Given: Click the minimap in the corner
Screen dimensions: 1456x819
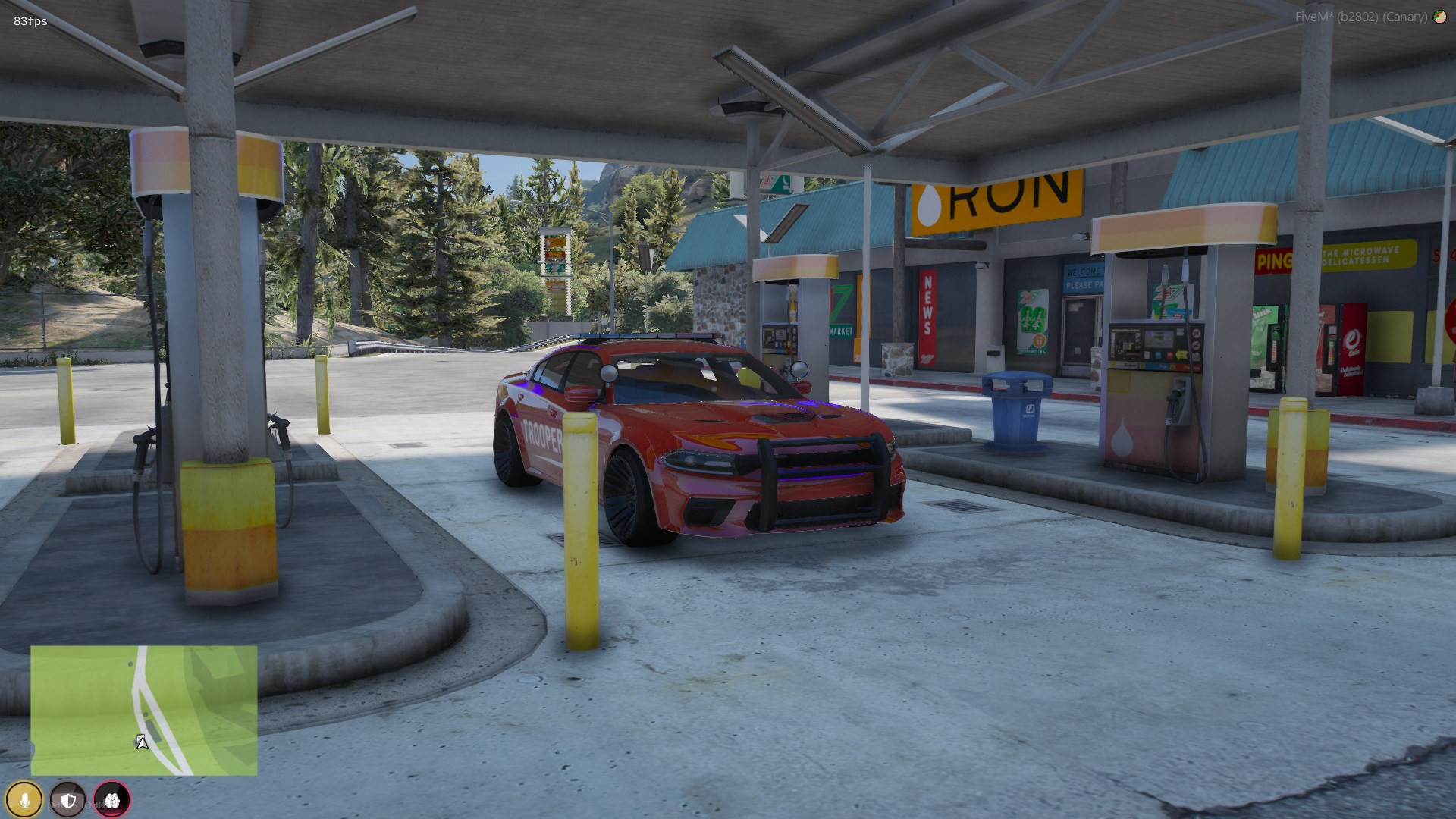Looking at the screenshot, I should coord(144,711).
